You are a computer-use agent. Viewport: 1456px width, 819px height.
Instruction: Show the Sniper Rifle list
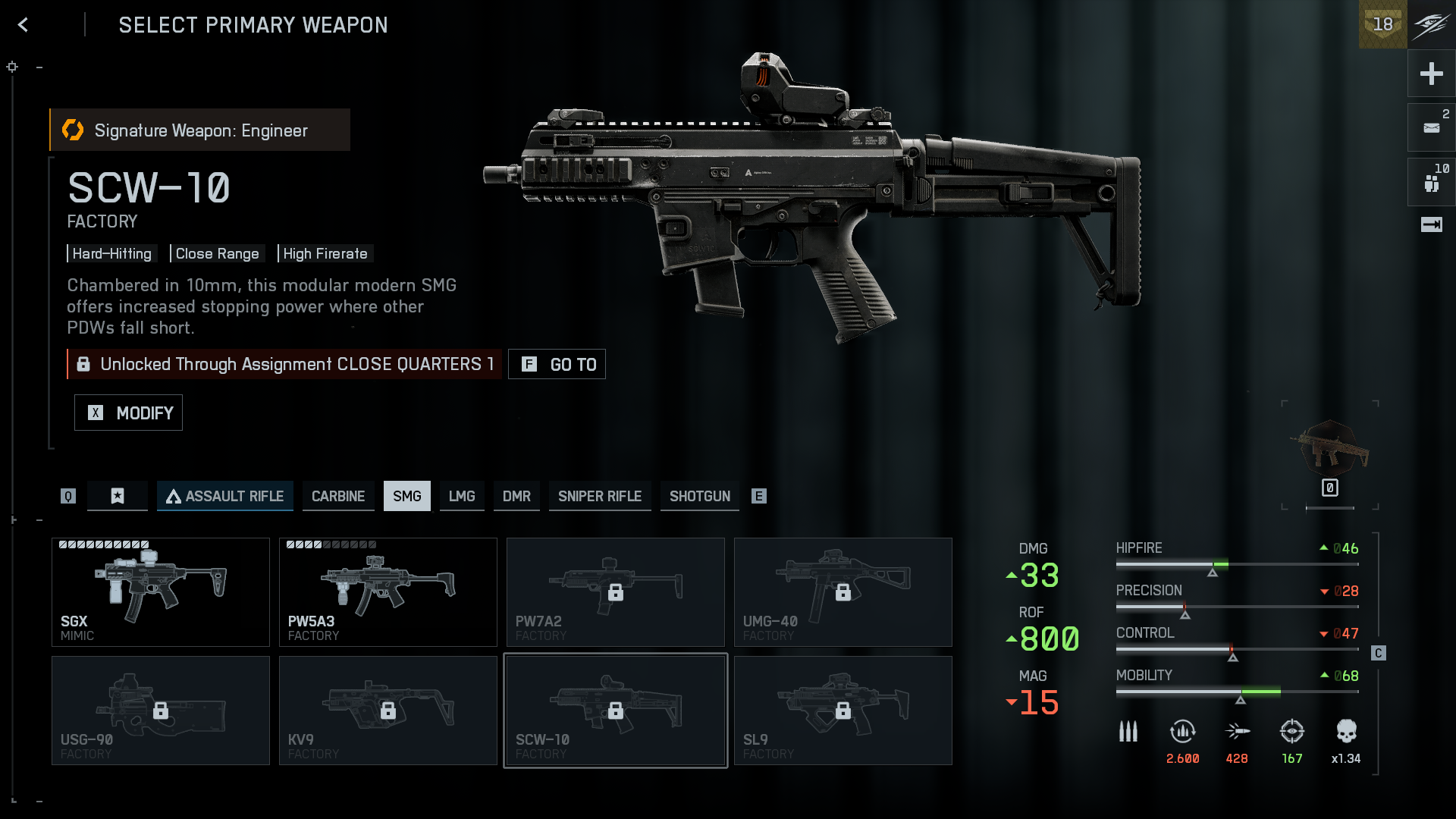(600, 496)
